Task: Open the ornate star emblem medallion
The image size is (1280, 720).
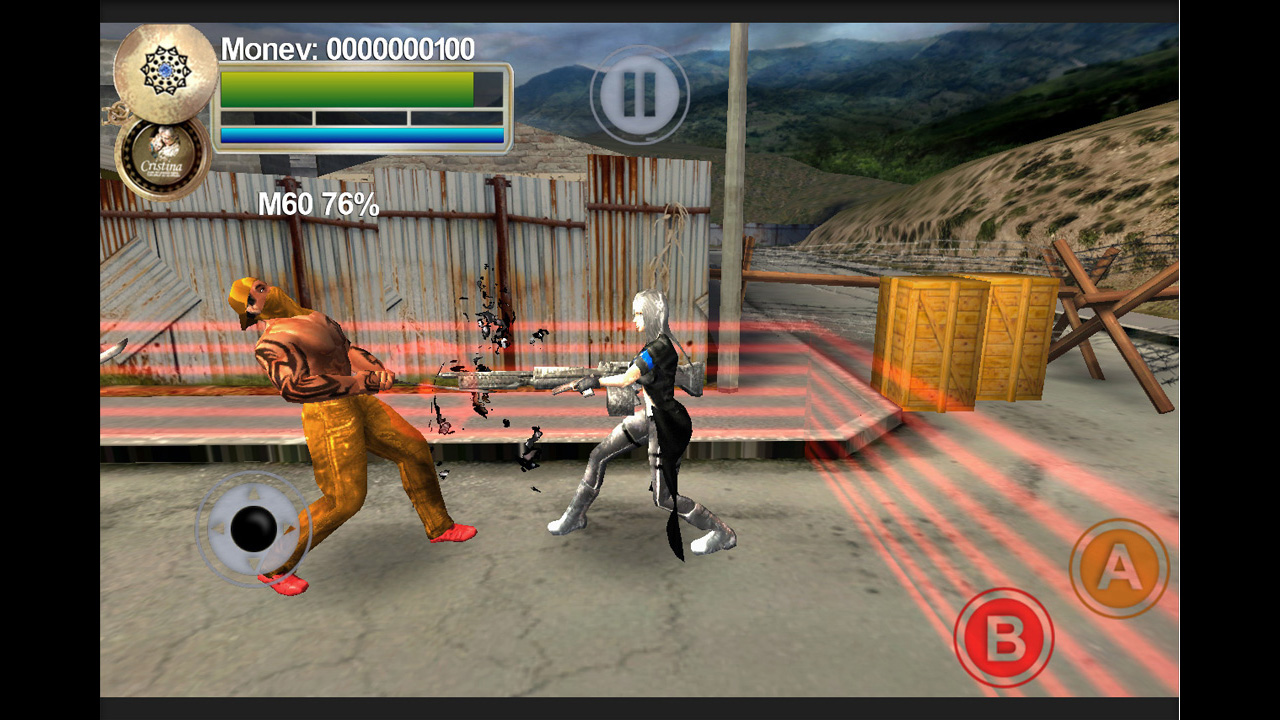Action: [x=164, y=71]
